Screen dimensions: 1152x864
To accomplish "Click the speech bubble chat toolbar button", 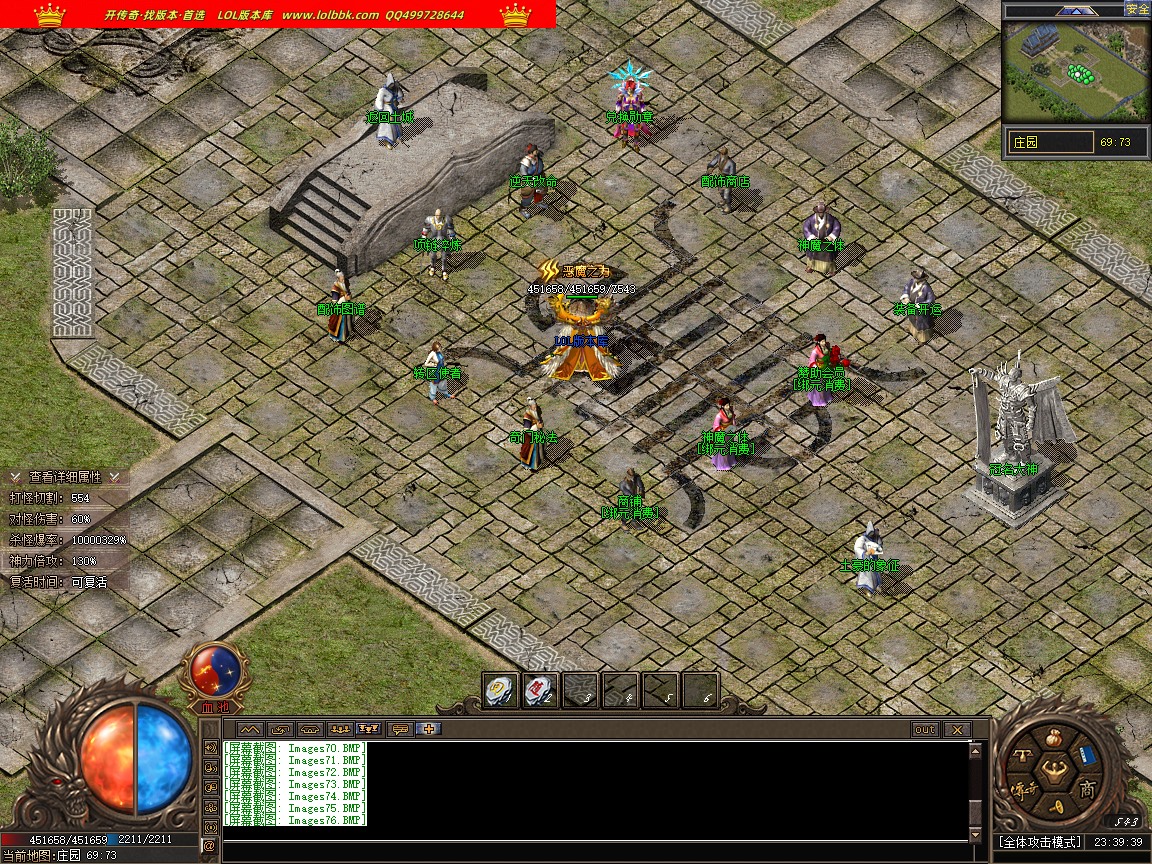I will click(400, 729).
